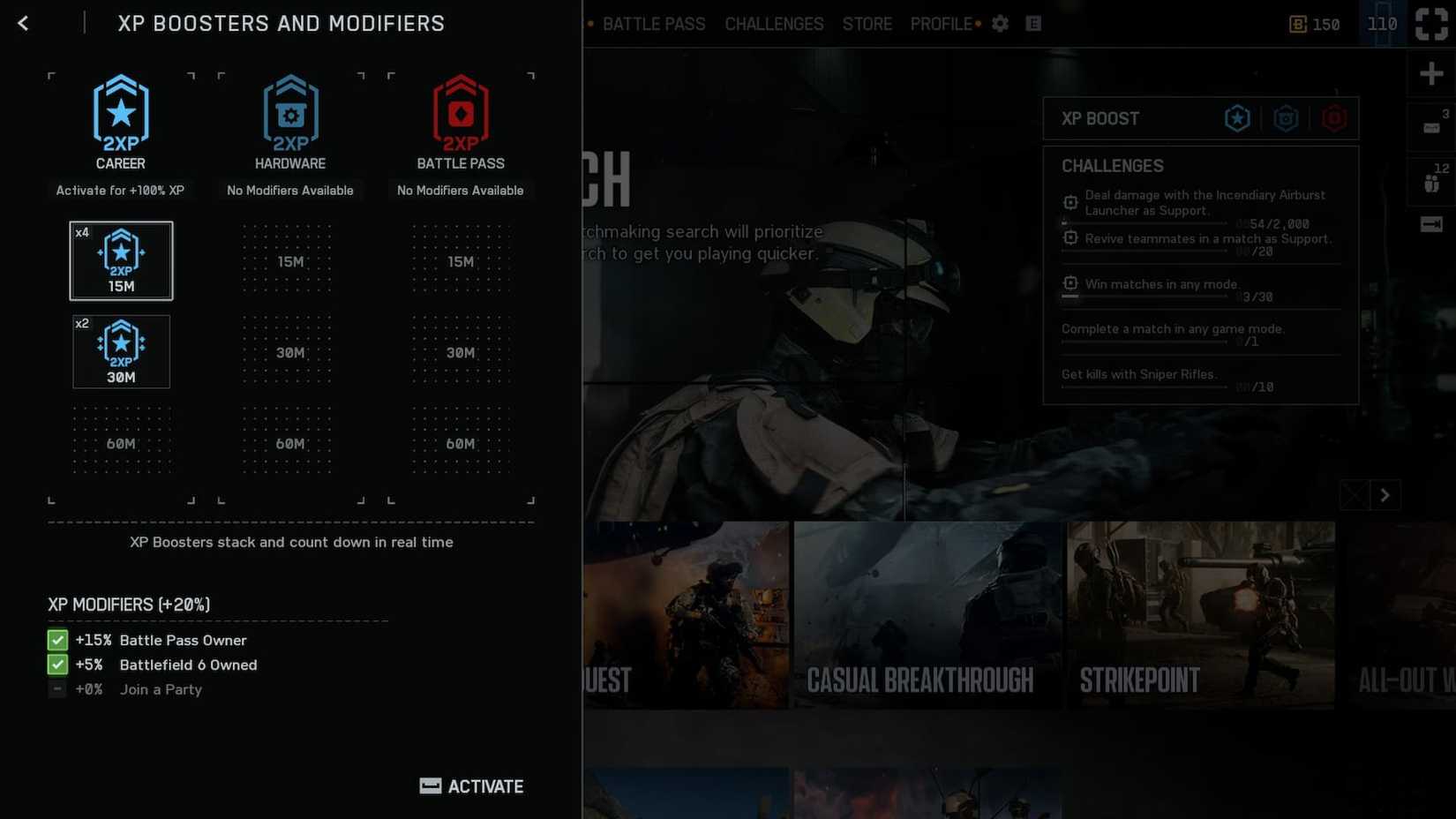Open the Store from the top bar

[867, 24]
